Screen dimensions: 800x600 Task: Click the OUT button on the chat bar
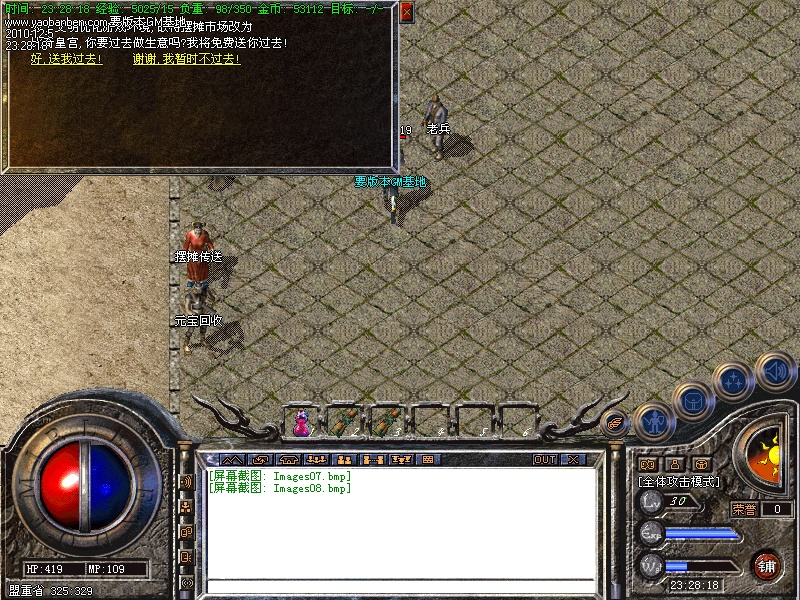[544, 460]
